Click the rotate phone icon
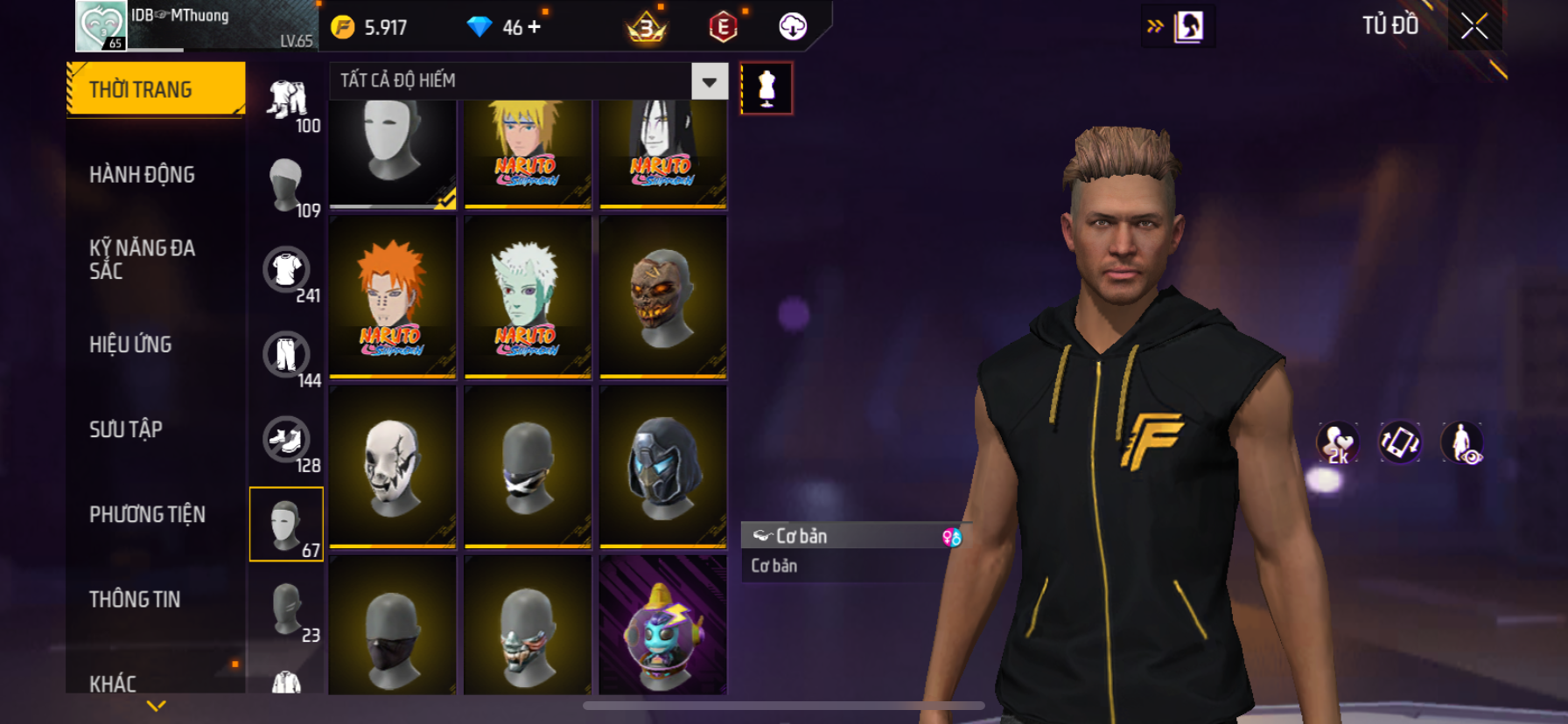The height and width of the screenshot is (724, 1568). (x=1399, y=442)
